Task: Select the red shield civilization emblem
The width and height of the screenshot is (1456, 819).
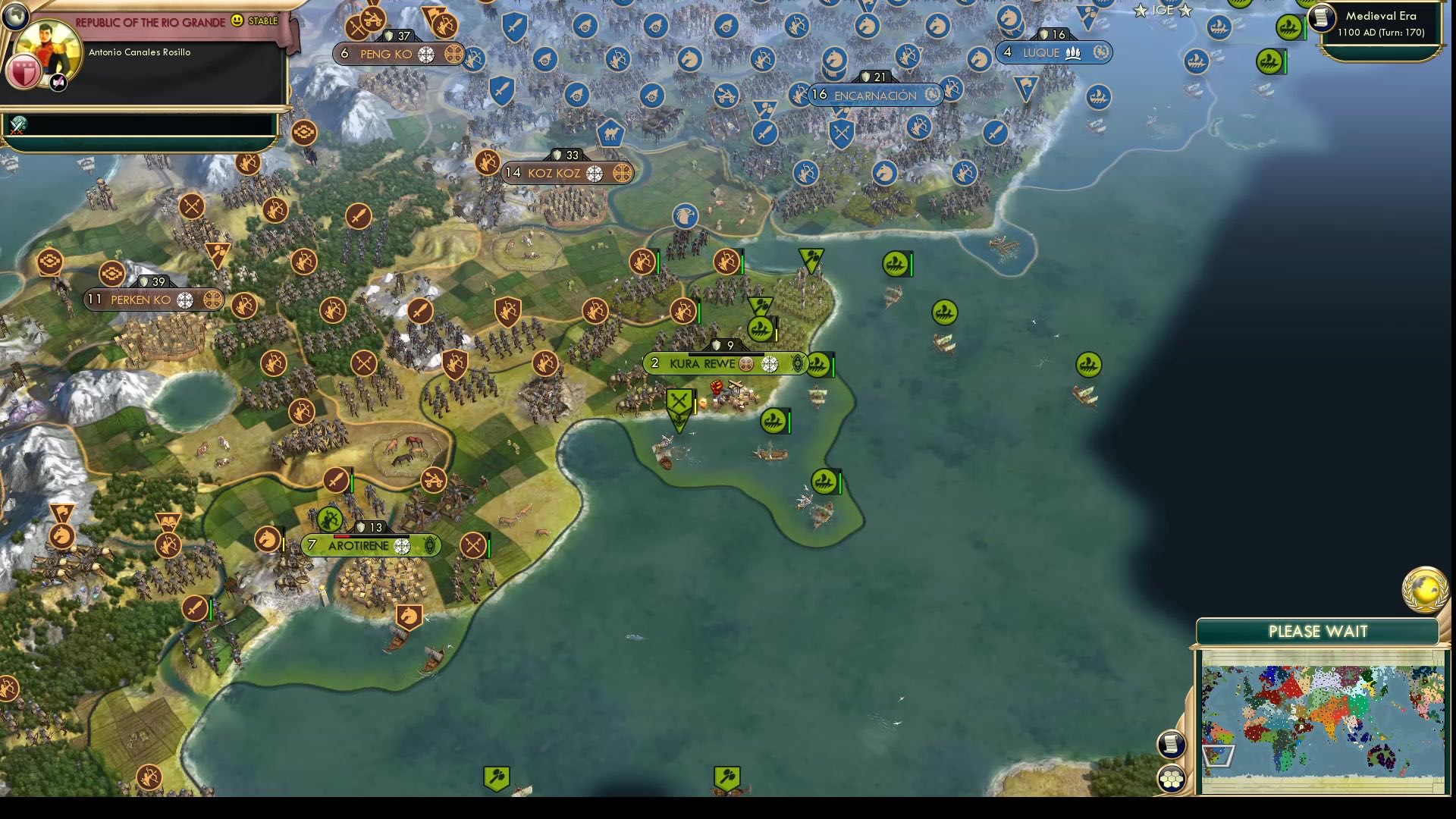Action: click(x=24, y=73)
